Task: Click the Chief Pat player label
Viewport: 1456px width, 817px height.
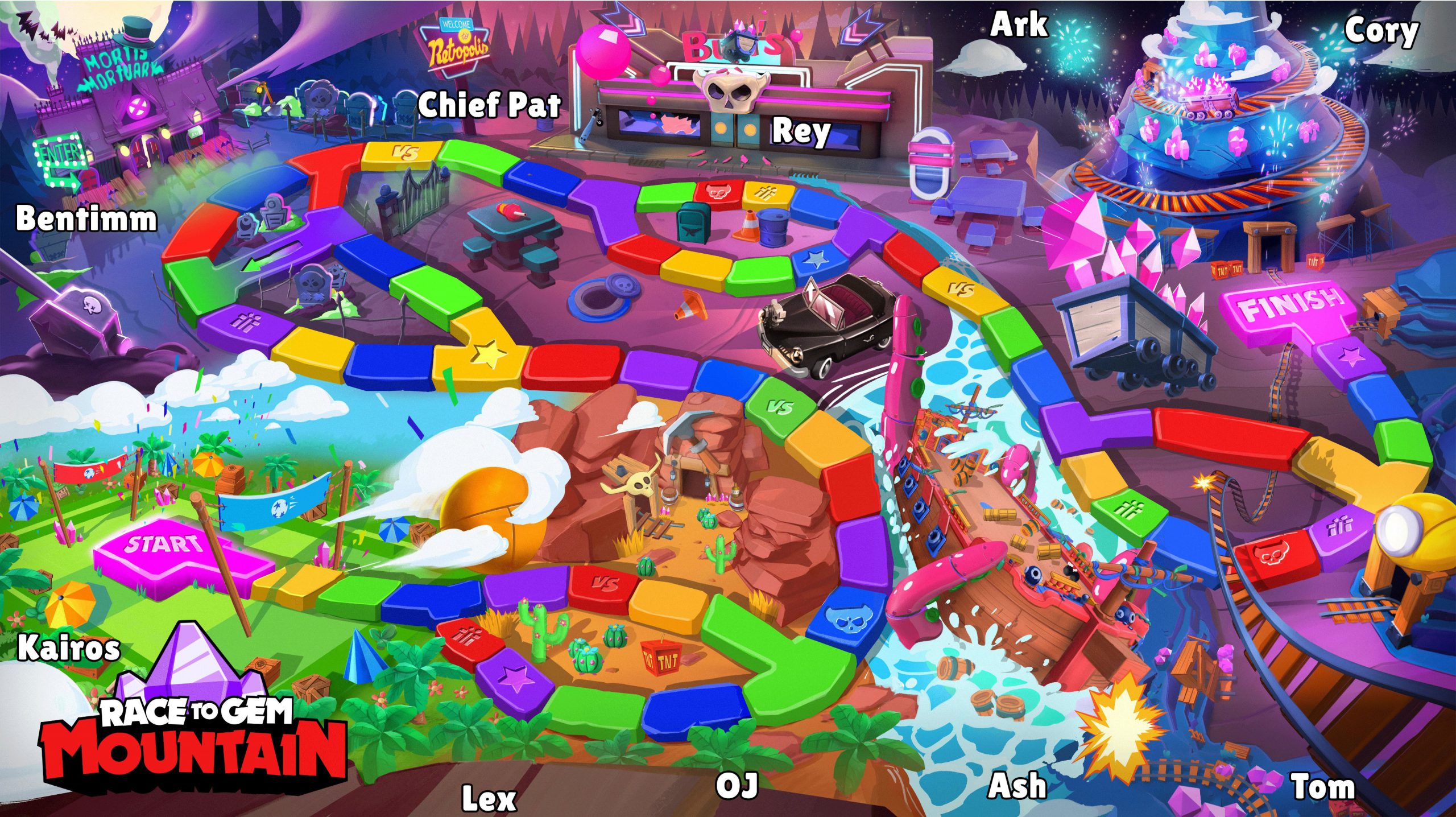Action: click(x=489, y=105)
